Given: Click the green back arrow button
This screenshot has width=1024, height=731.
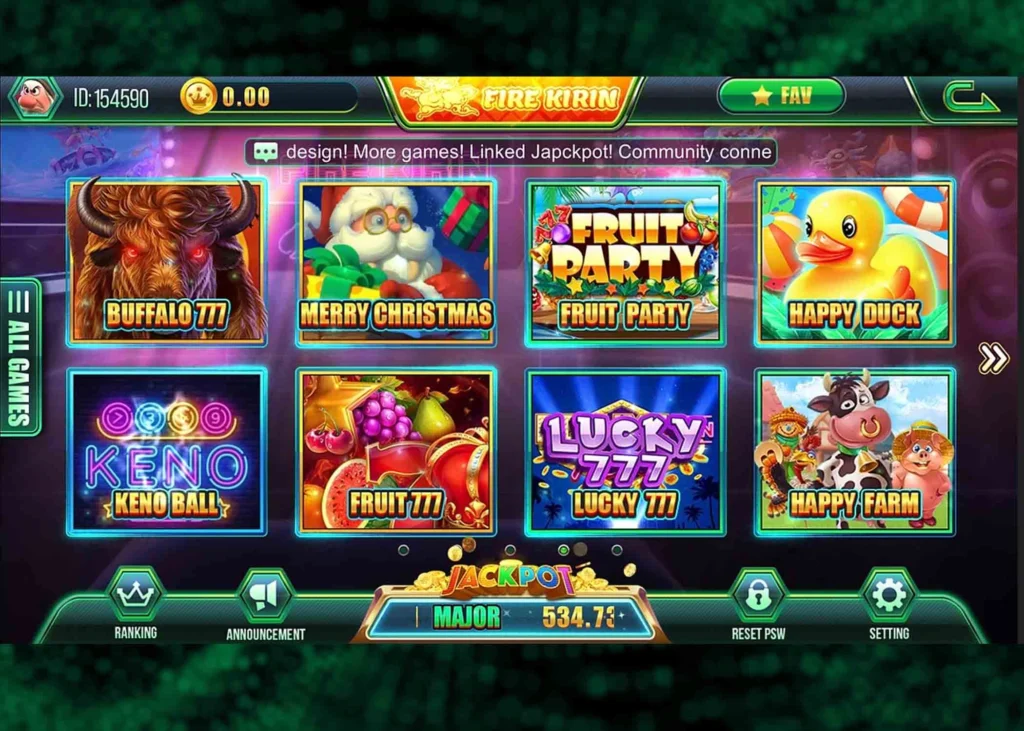Looking at the screenshot, I should click(x=970, y=98).
